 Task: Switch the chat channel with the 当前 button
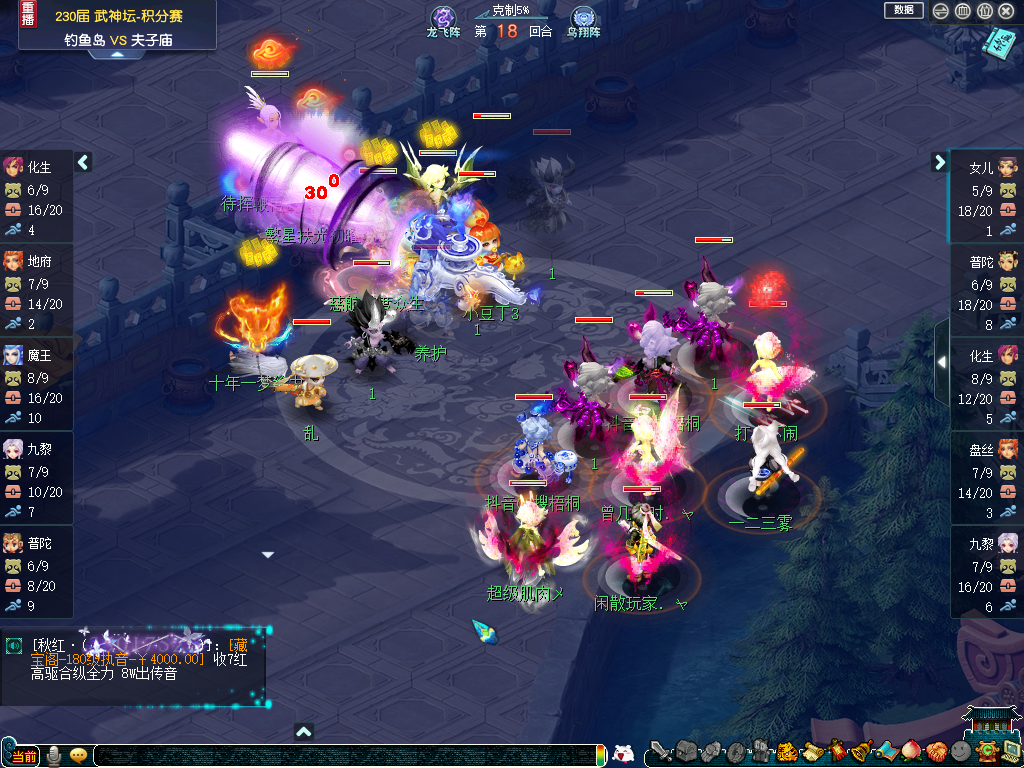pos(23,755)
